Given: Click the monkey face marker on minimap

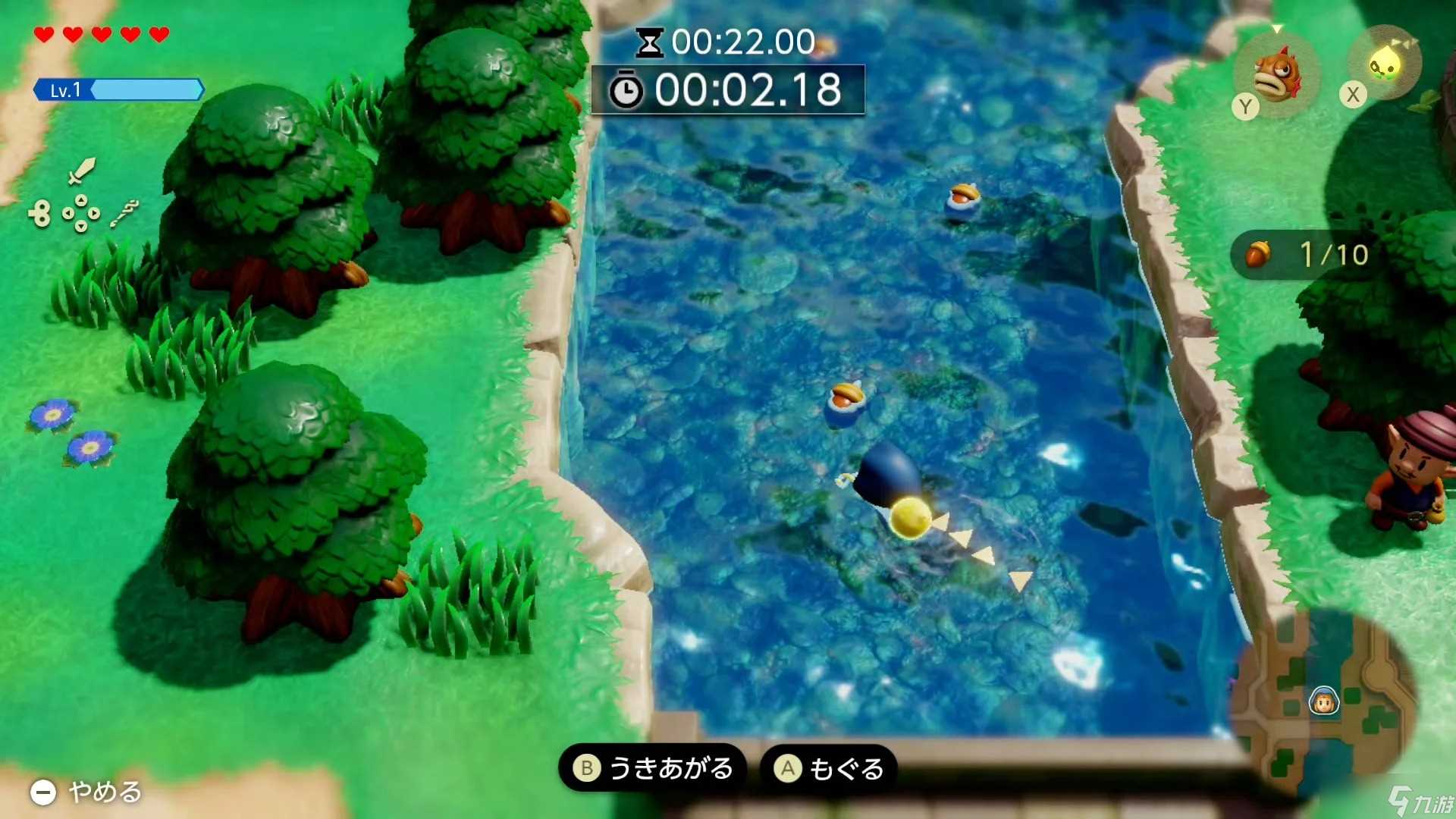Looking at the screenshot, I should 1324,702.
